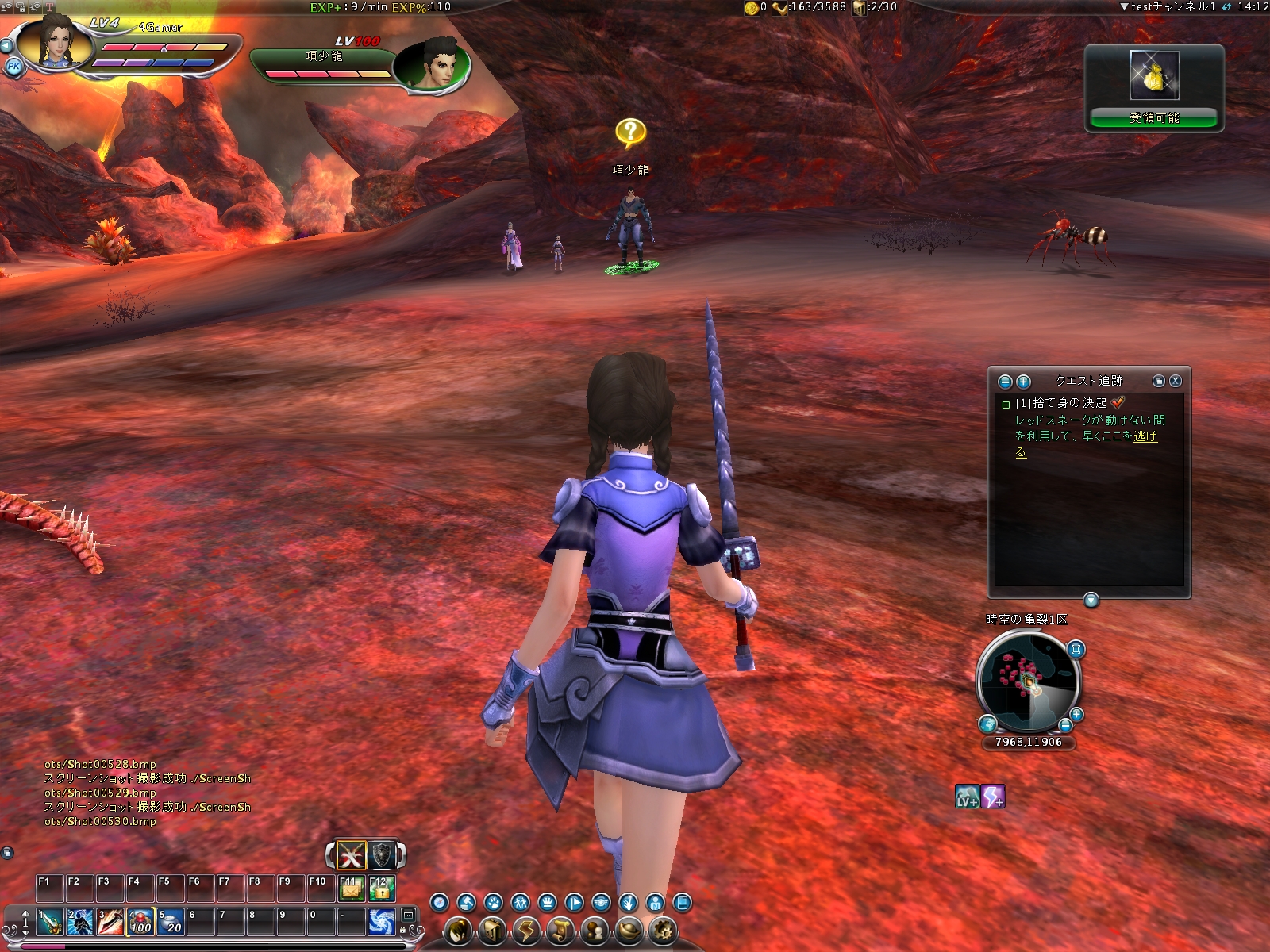Open the mail envelope in slot F11

point(350,889)
